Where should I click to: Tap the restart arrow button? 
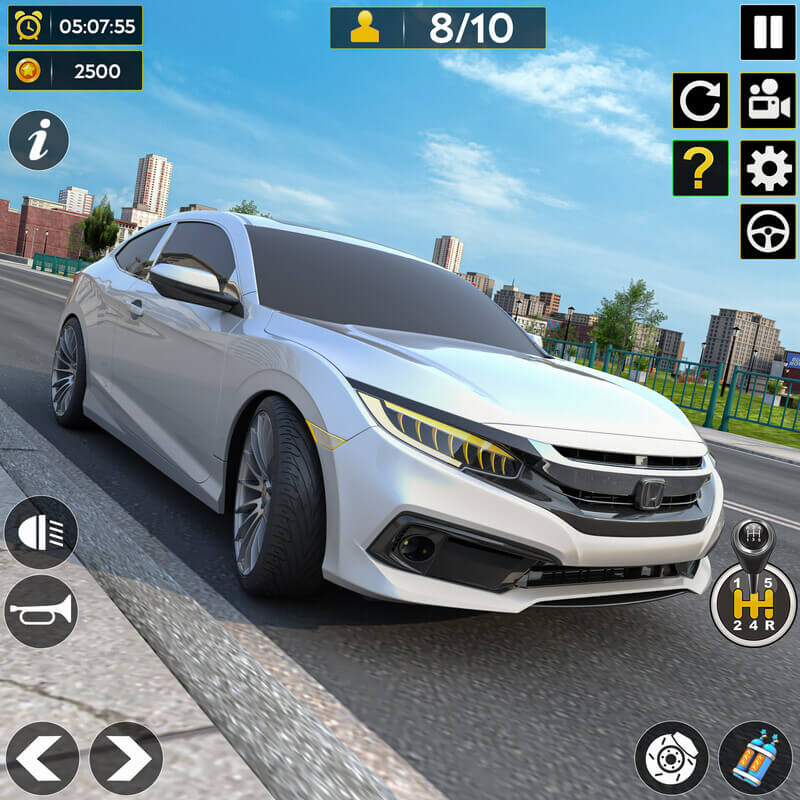pos(700,100)
